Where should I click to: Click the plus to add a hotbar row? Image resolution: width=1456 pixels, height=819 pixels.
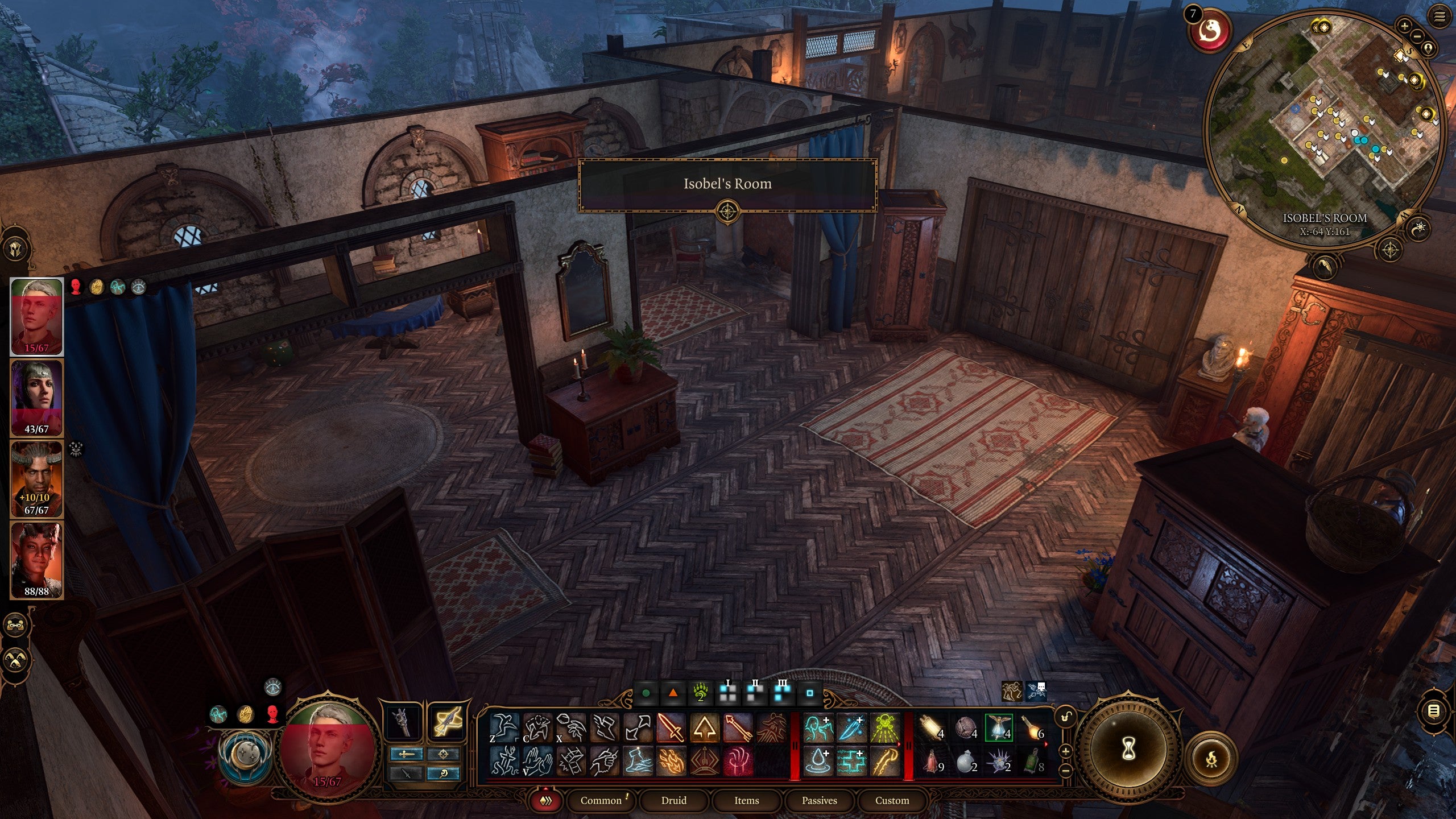tap(1065, 751)
